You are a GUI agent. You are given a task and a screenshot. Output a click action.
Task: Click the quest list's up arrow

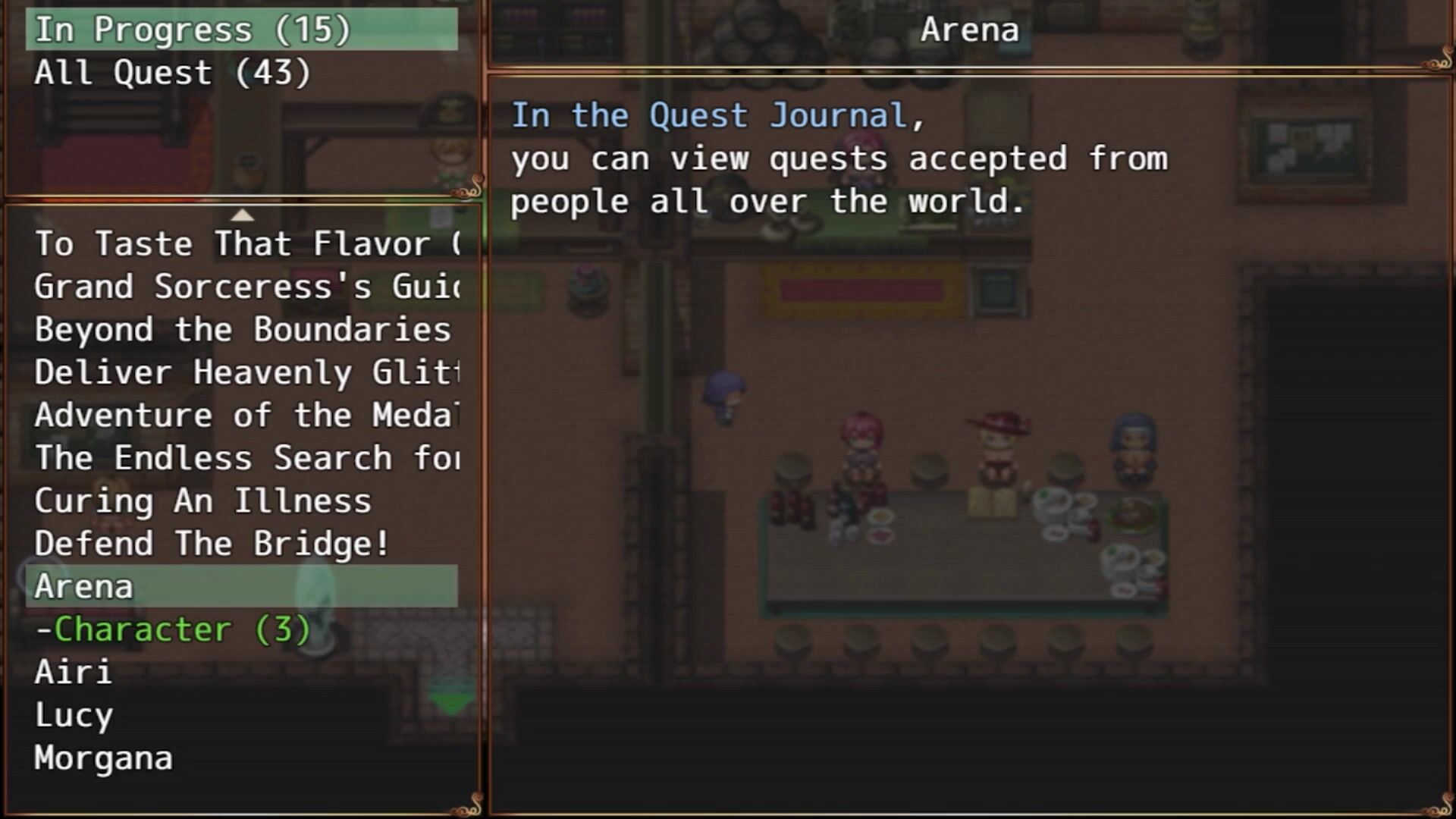click(x=242, y=215)
